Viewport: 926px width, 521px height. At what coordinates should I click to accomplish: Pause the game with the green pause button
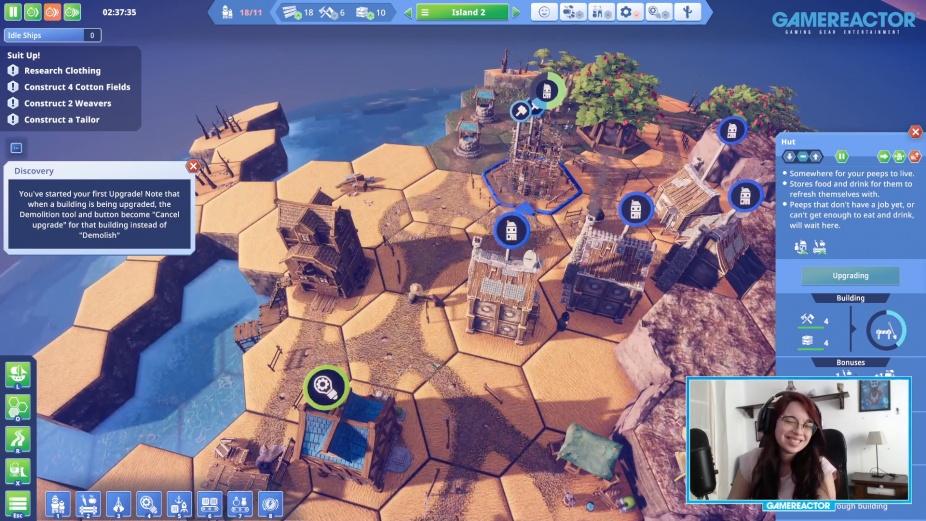pyautogui.click(x=15, y=13)
